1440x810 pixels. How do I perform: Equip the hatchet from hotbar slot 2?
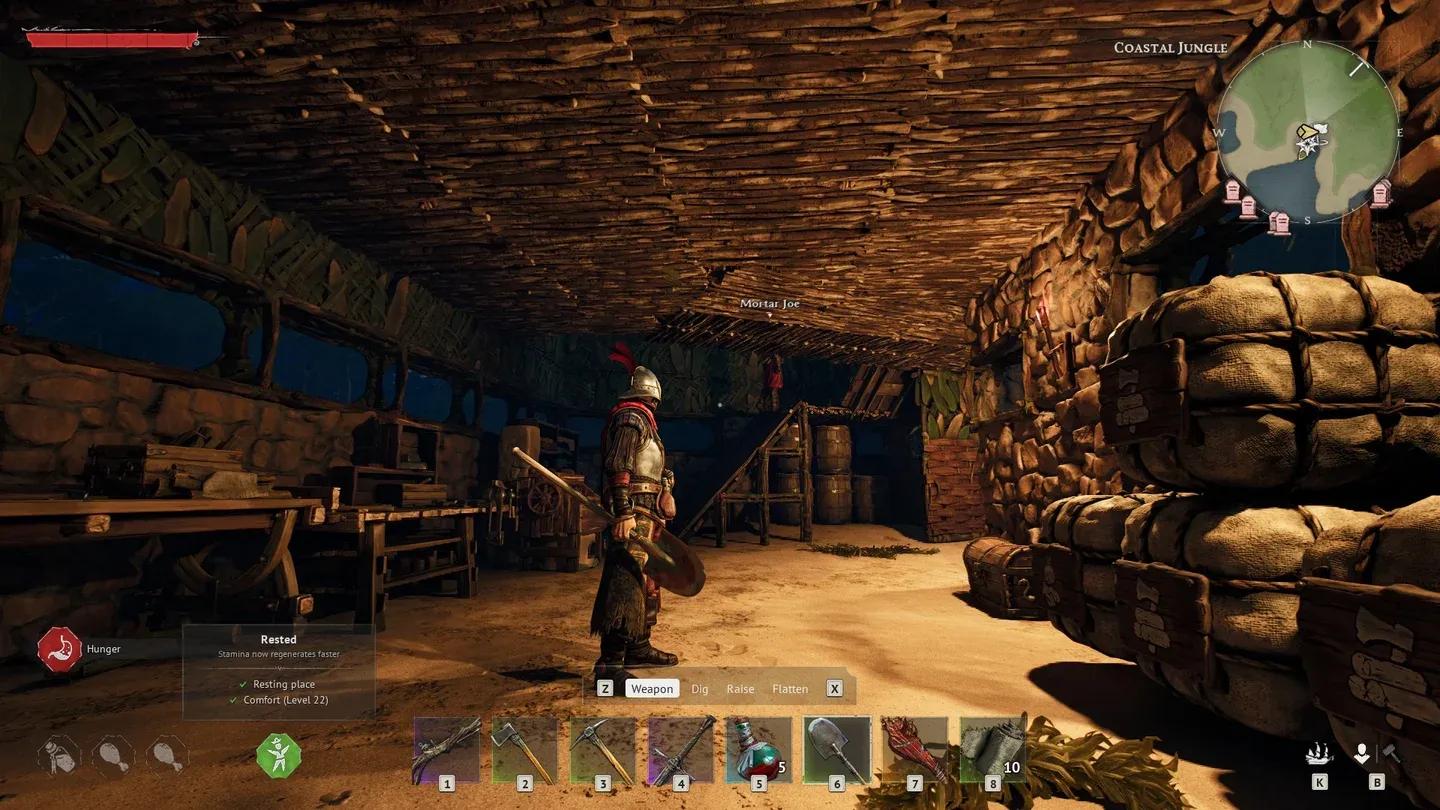click(x=524, y=750)
